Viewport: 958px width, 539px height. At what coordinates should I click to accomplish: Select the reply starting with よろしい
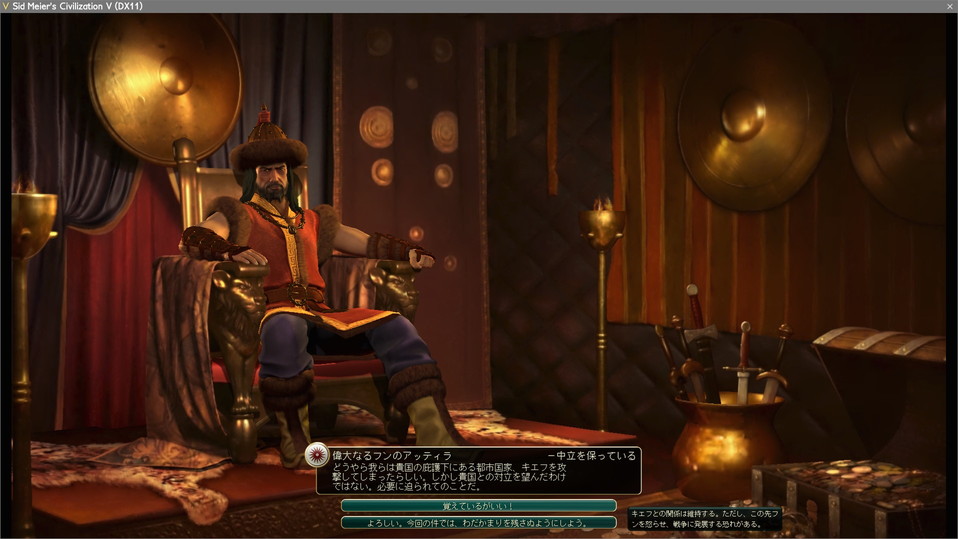[478, 522]
